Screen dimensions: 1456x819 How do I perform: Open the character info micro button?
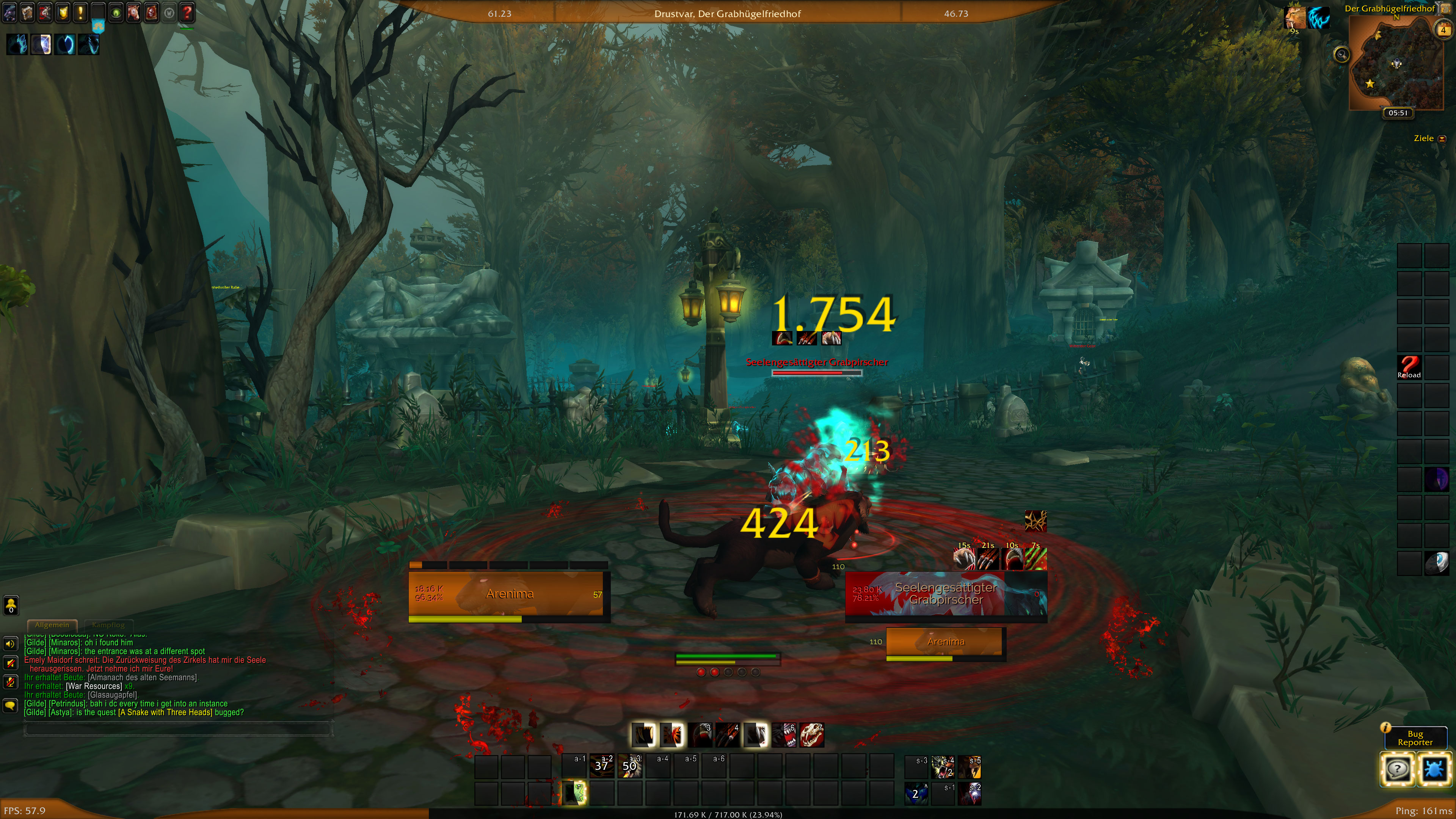coord(9,12)
